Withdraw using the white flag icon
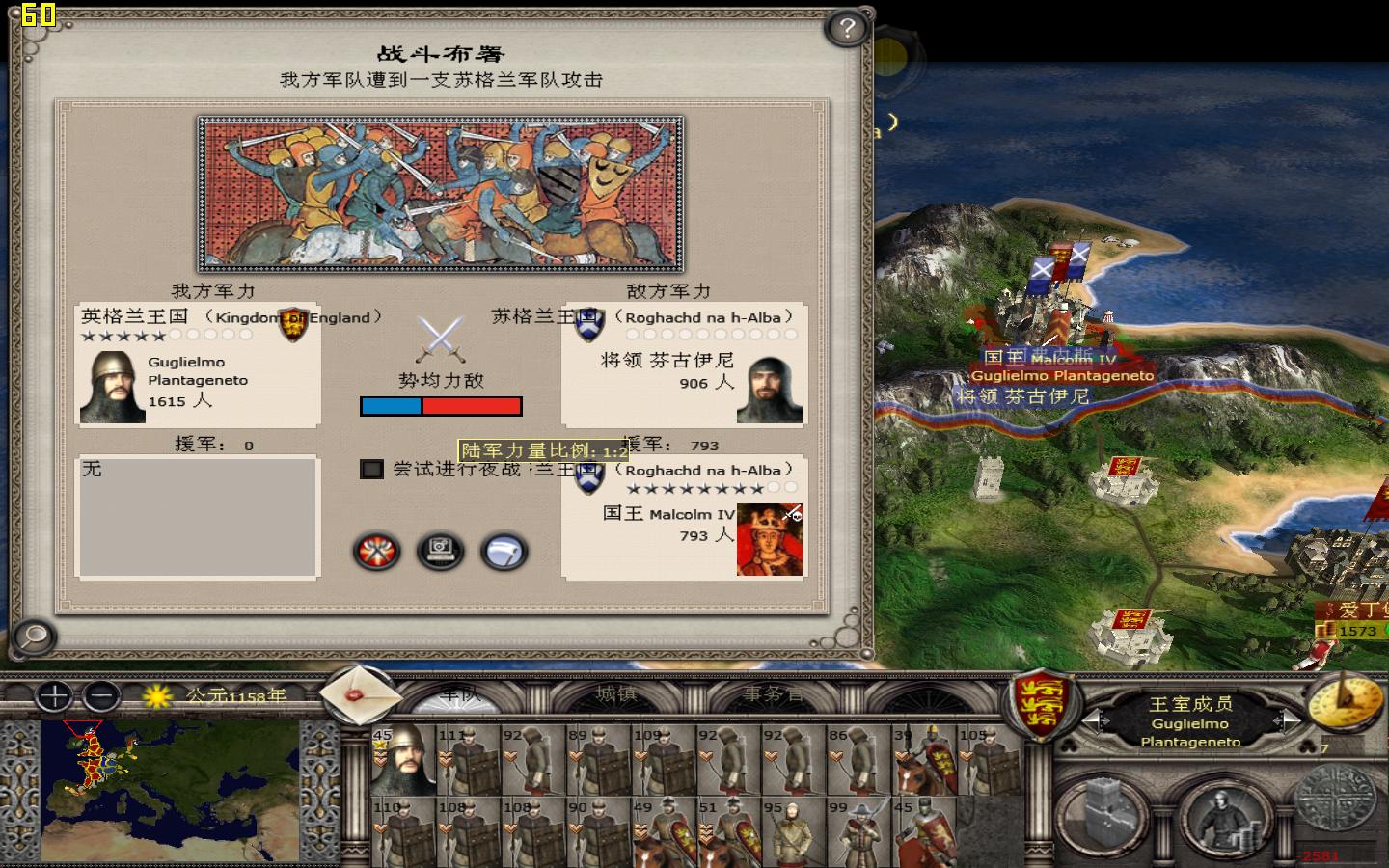Screen dimensions: 1389x868 (x=504, y=552)
